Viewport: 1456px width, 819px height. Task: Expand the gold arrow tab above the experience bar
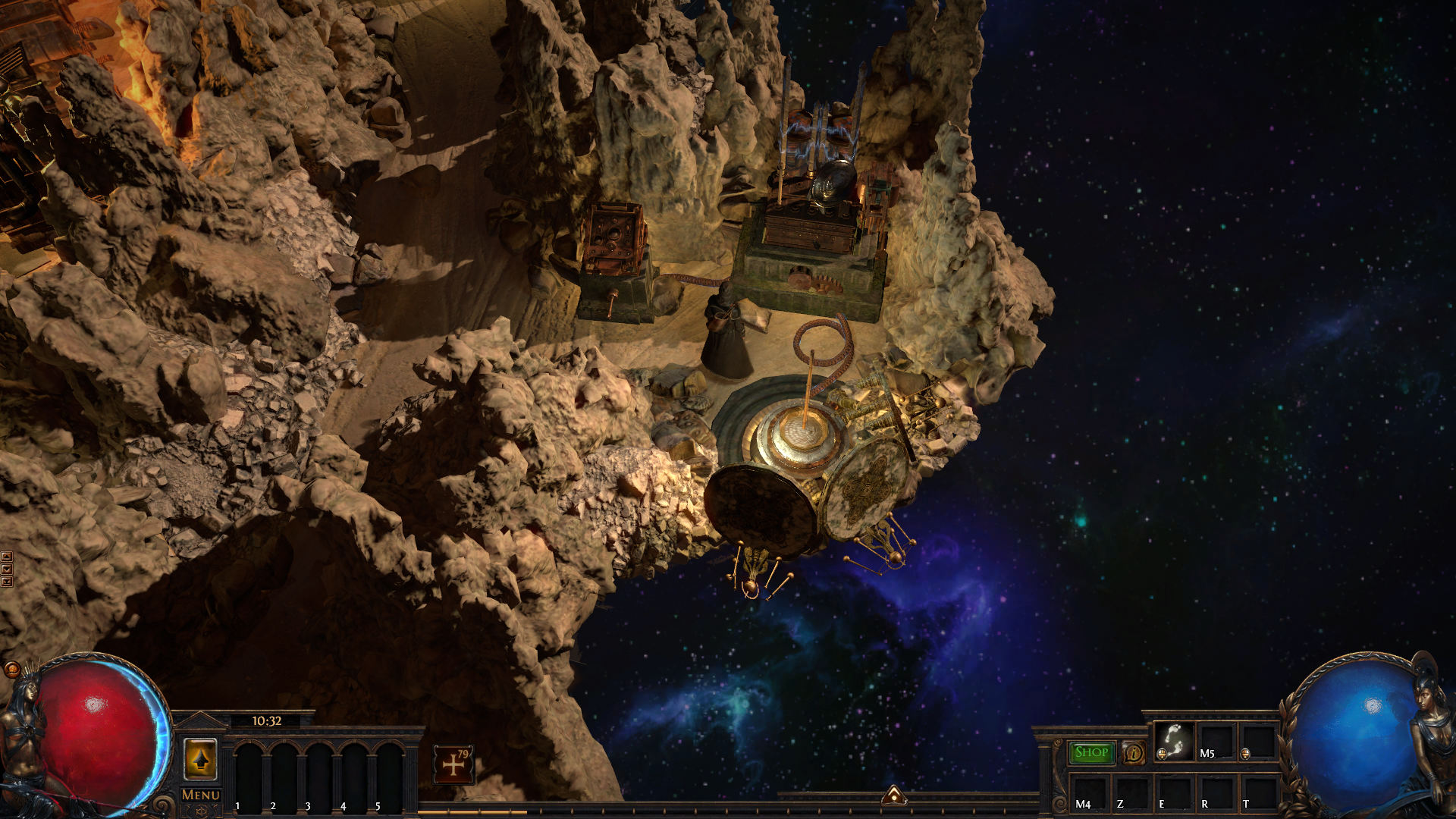(894, 795)
